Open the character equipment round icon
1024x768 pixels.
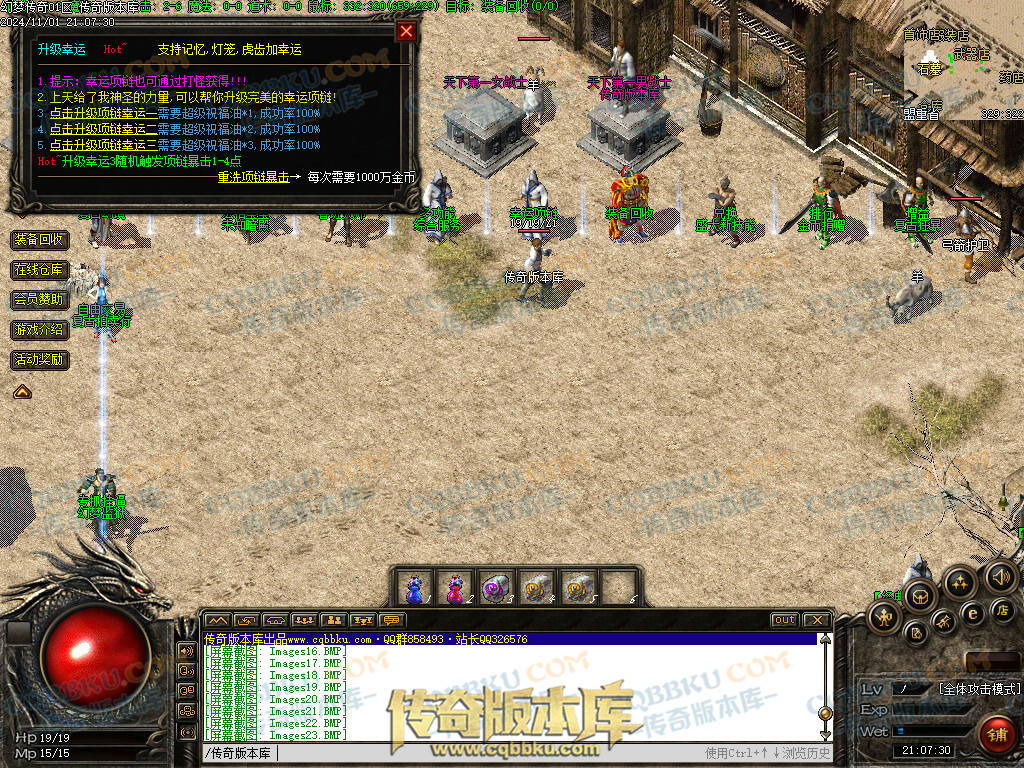coord(886,616)
